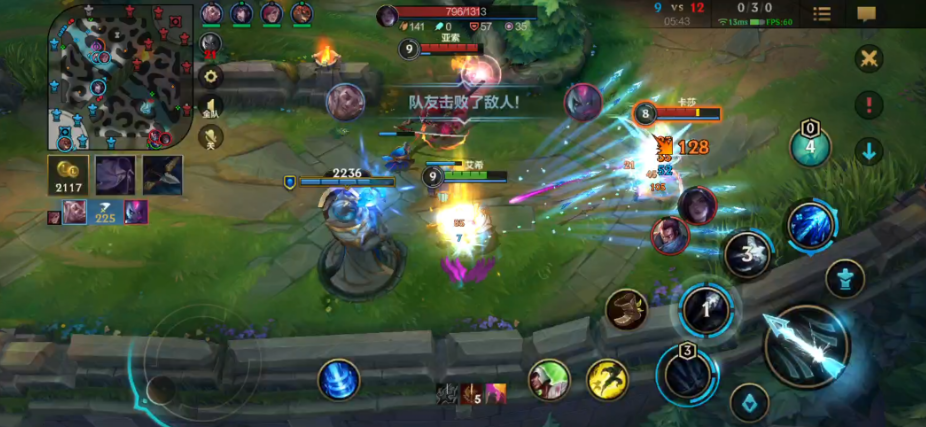Activate the boots item
Viewport: 926px width, 427px height.
(x=626, y=309)
